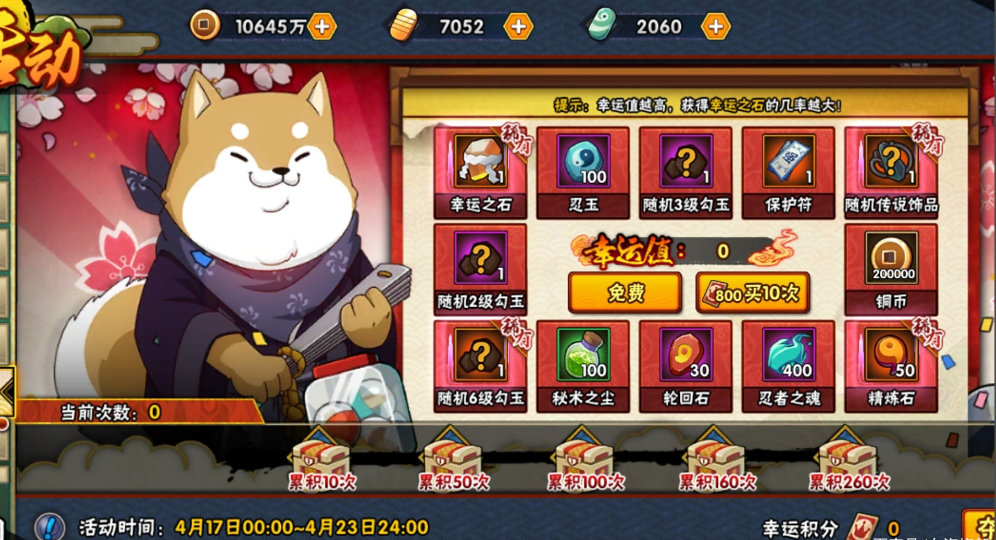The height and width of the screenshot is (540, 996).
Task: Select the 保护符 reward tile
Action: coord(788,169)
